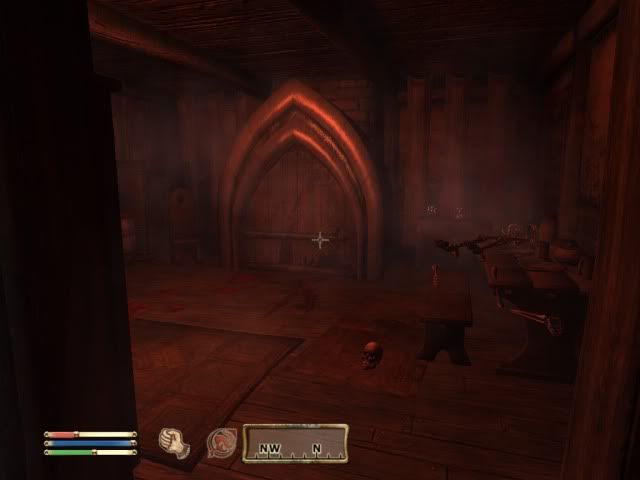This screenshot has height=480, width=640.
Task: Click the compass bar showing NW and N
Action: [295, 443]
